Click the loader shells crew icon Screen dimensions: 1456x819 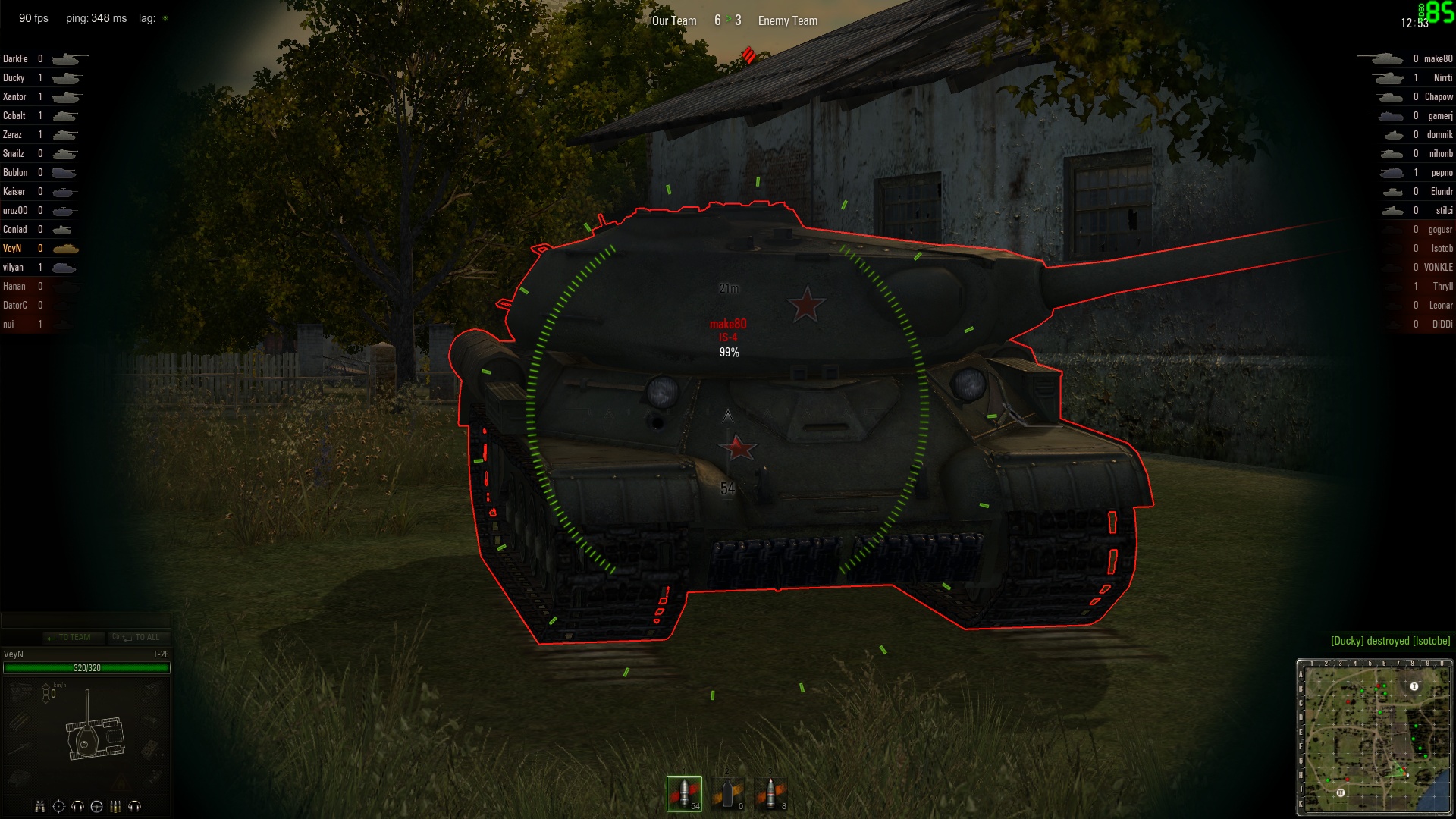pos(115,806)
